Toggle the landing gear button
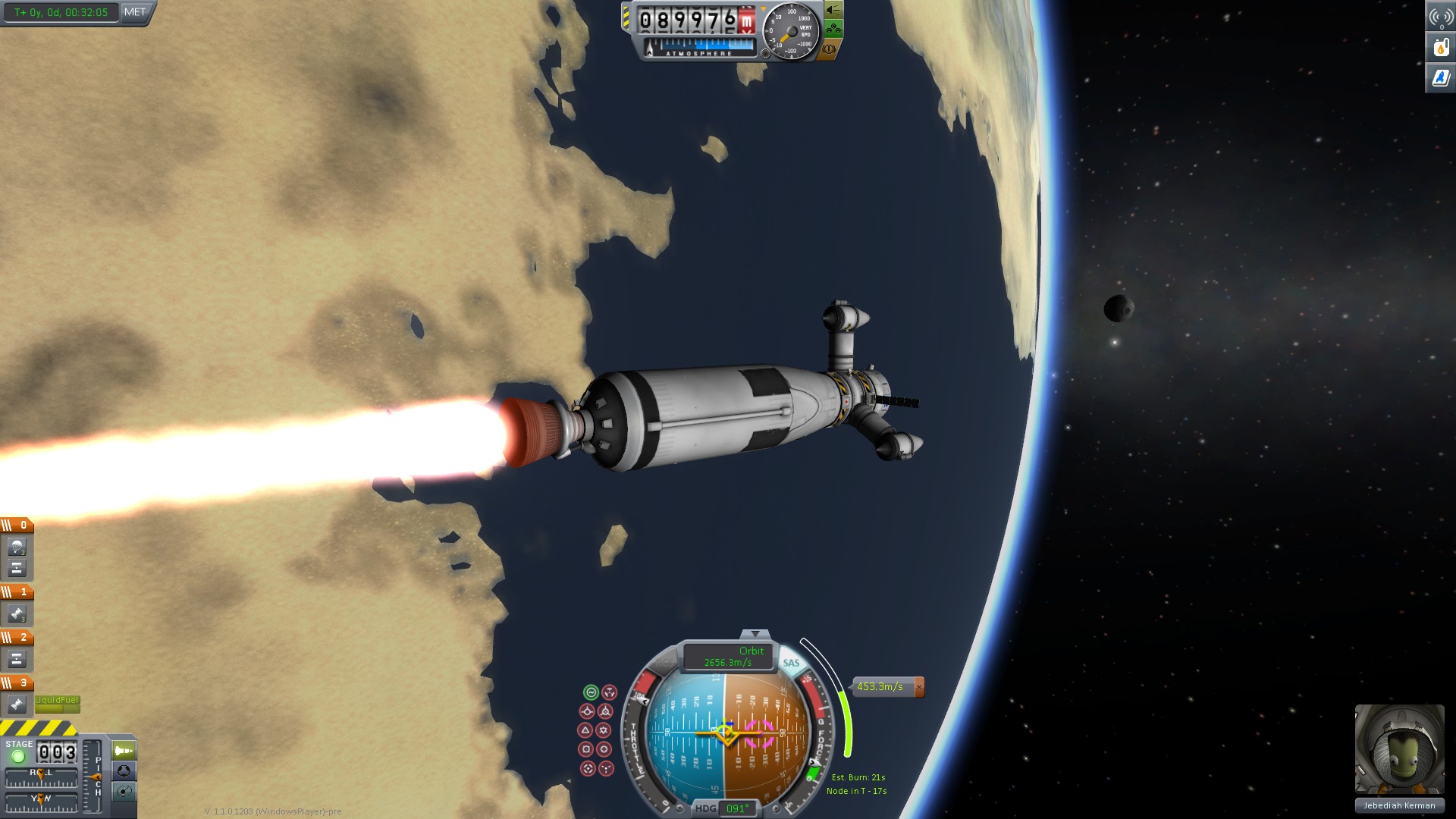 [x=833, y=30]
